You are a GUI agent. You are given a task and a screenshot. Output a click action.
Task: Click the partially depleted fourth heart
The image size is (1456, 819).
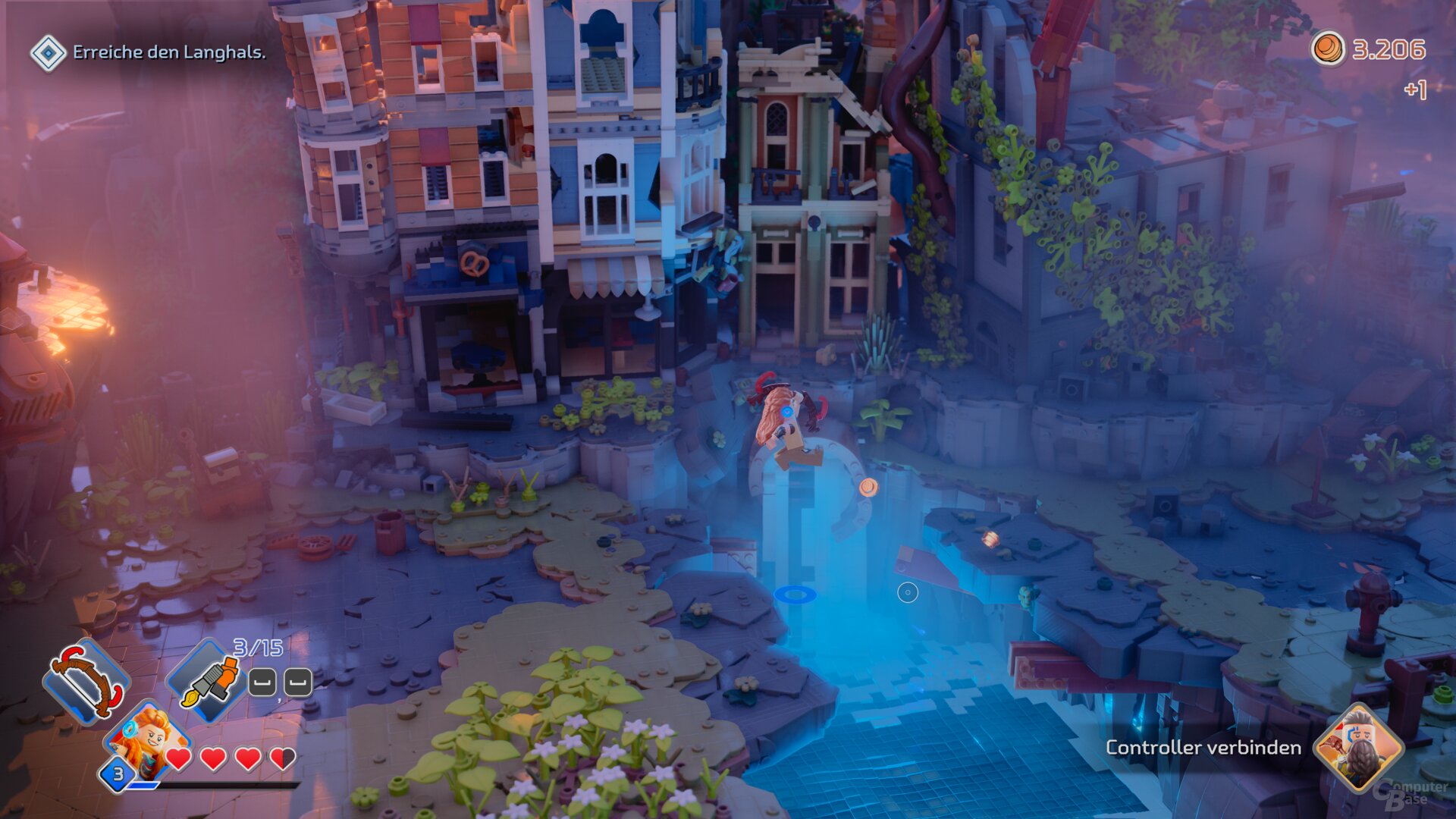(282, 757)
